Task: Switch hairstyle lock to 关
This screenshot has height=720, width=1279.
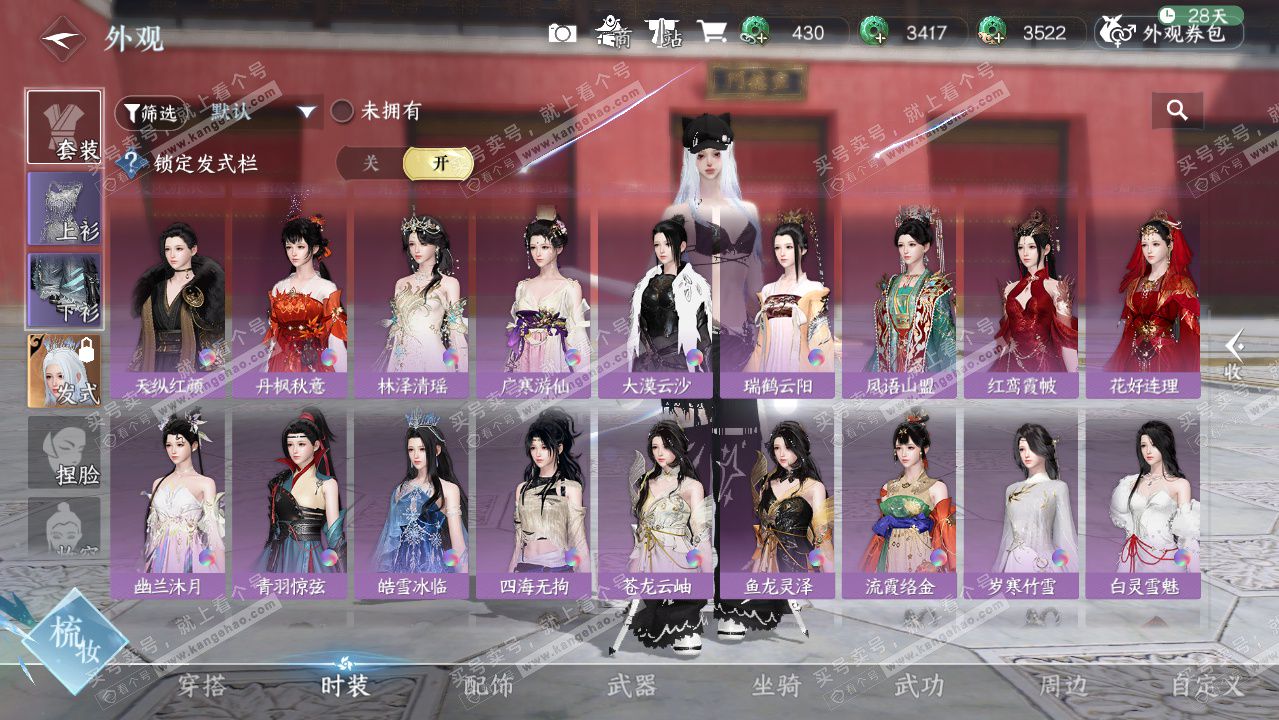Action: (x=371, y=163)
